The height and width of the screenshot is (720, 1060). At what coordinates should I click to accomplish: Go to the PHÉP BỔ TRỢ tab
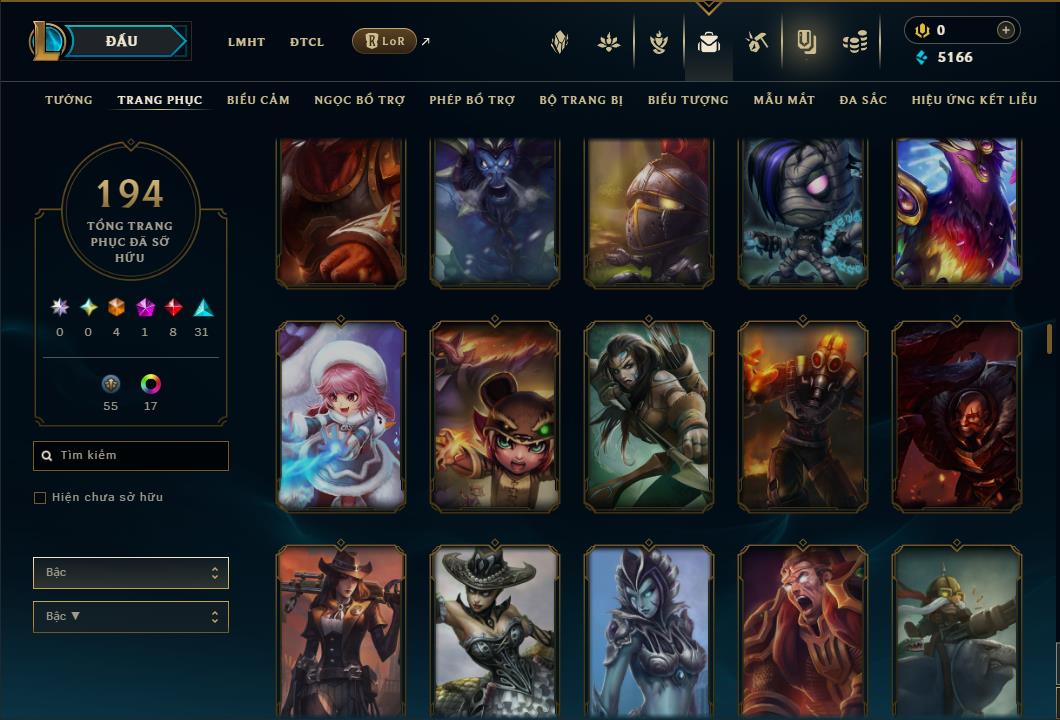coord(472,100)
